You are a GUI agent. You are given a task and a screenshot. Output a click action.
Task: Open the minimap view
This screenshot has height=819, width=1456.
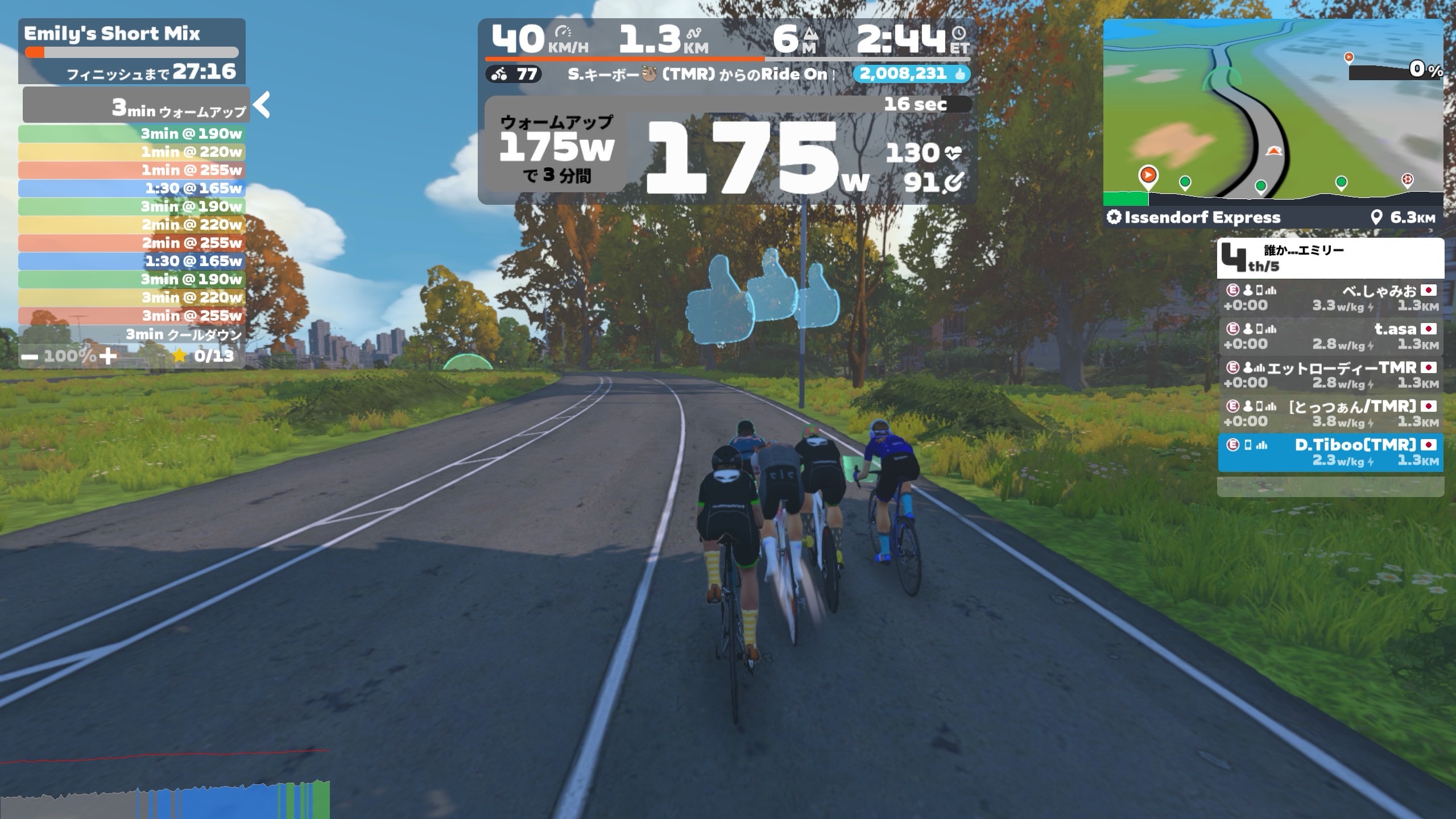click(x=1273, y=111)
